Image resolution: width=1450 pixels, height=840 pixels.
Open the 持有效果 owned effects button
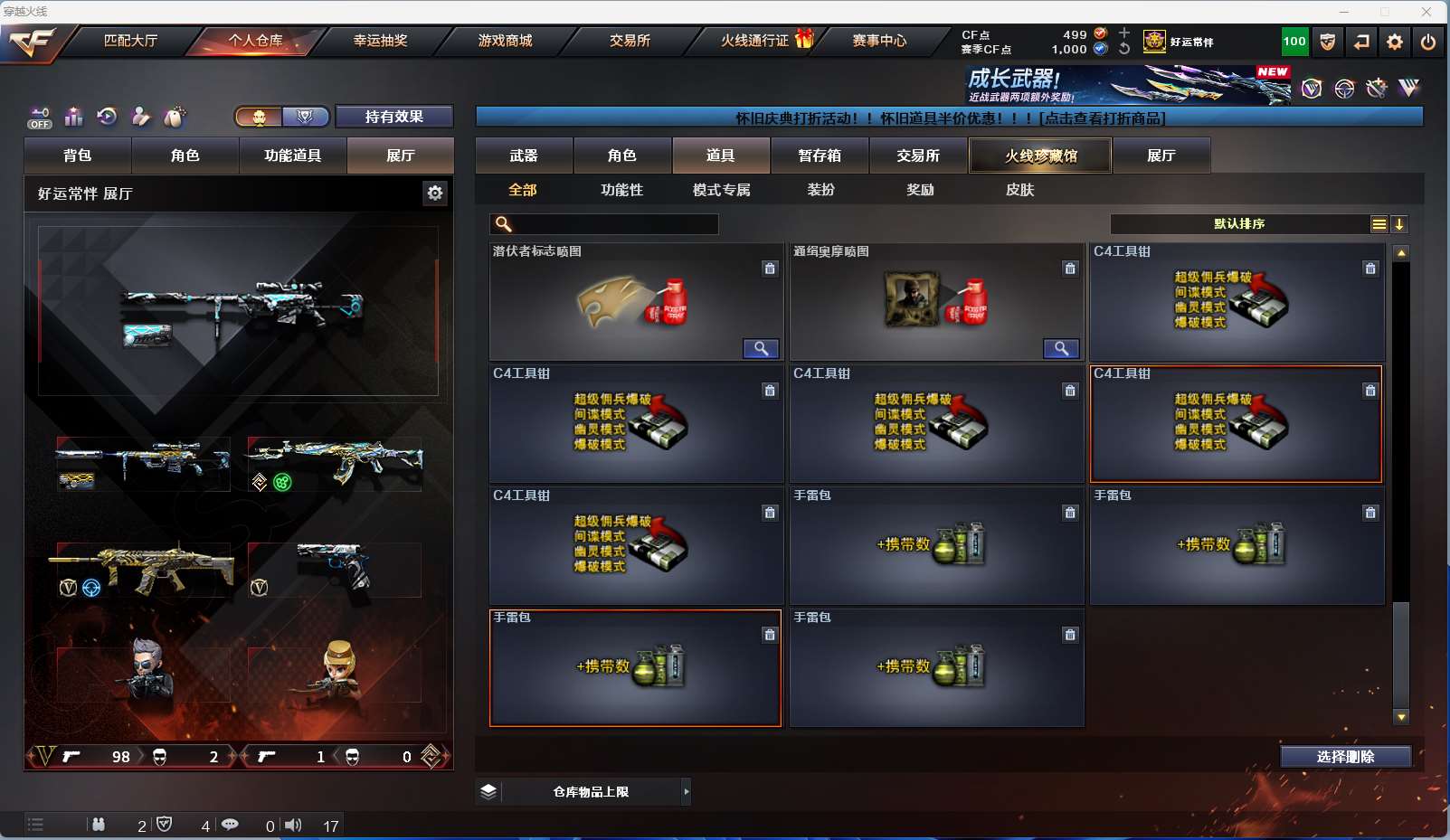393,117
